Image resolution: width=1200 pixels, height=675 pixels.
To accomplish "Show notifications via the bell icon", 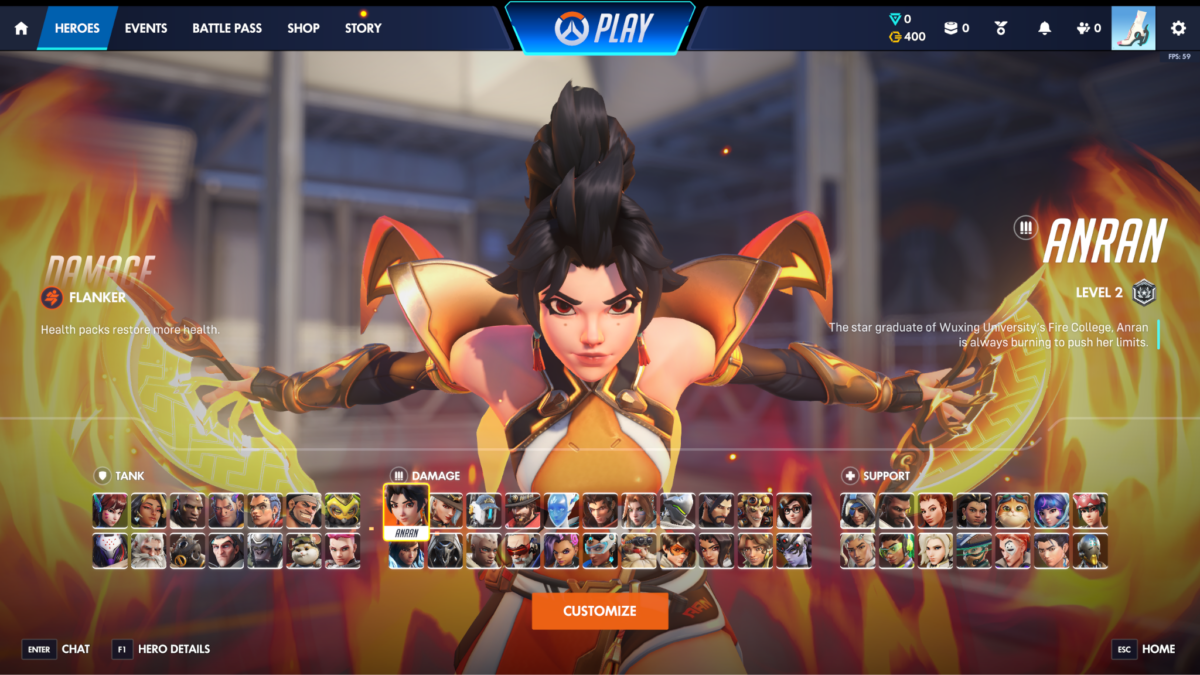I will pos(1044,28).
